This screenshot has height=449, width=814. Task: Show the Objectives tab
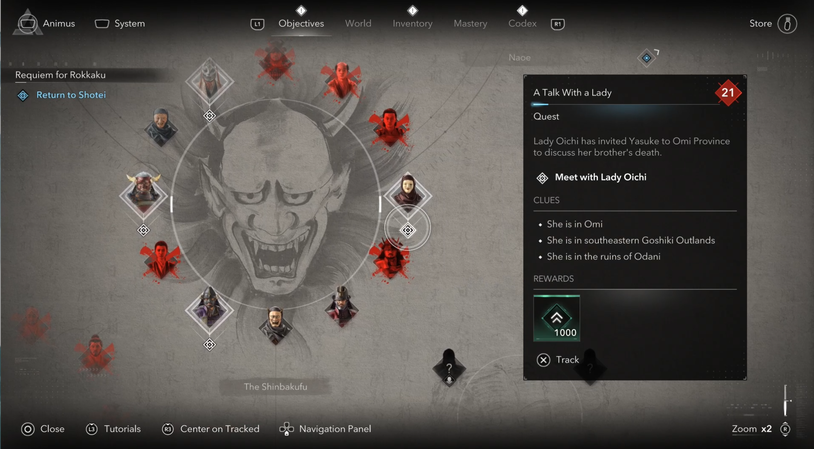[x=301, y=23]
